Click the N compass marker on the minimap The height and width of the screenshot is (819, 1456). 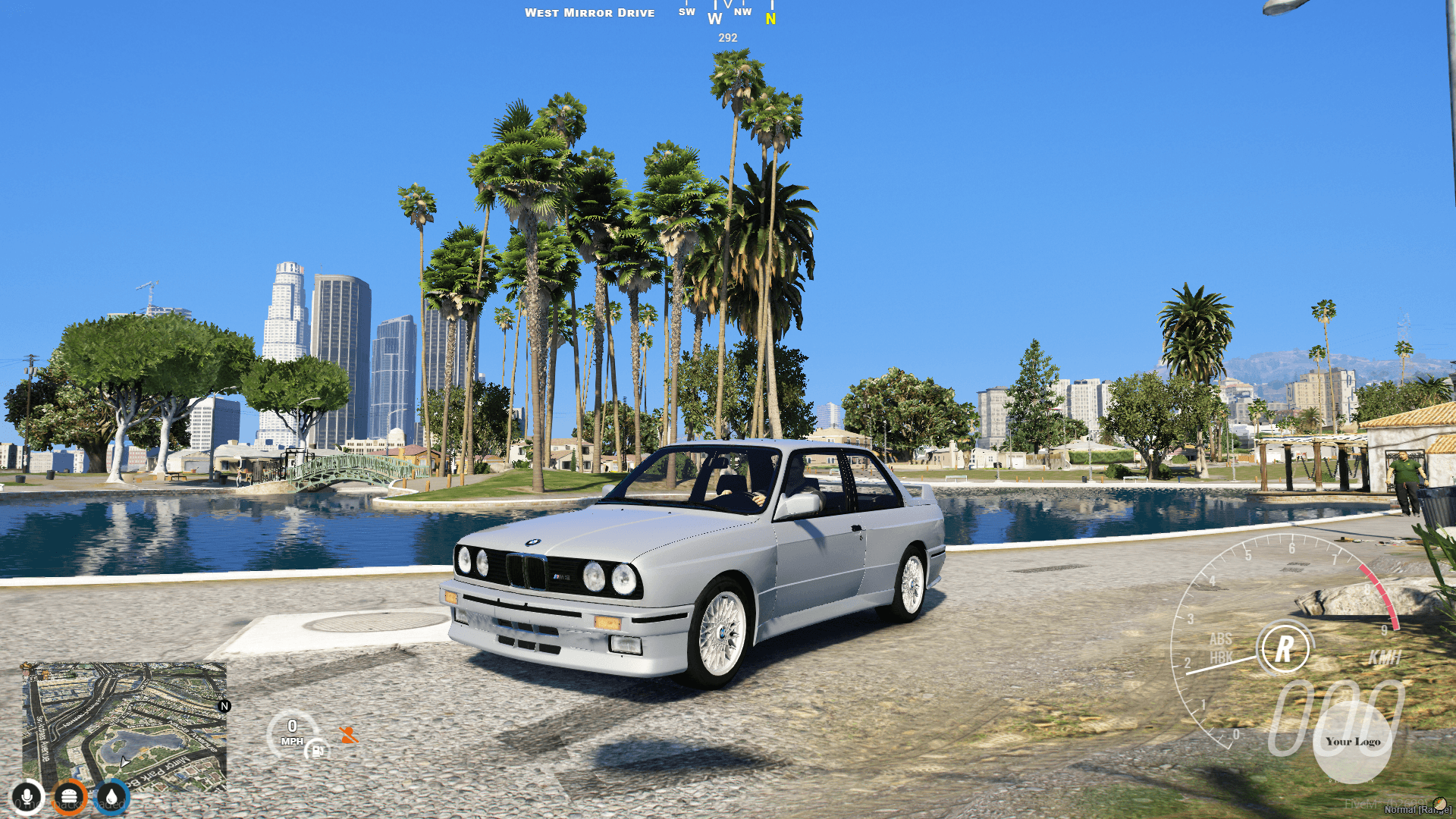224,706
